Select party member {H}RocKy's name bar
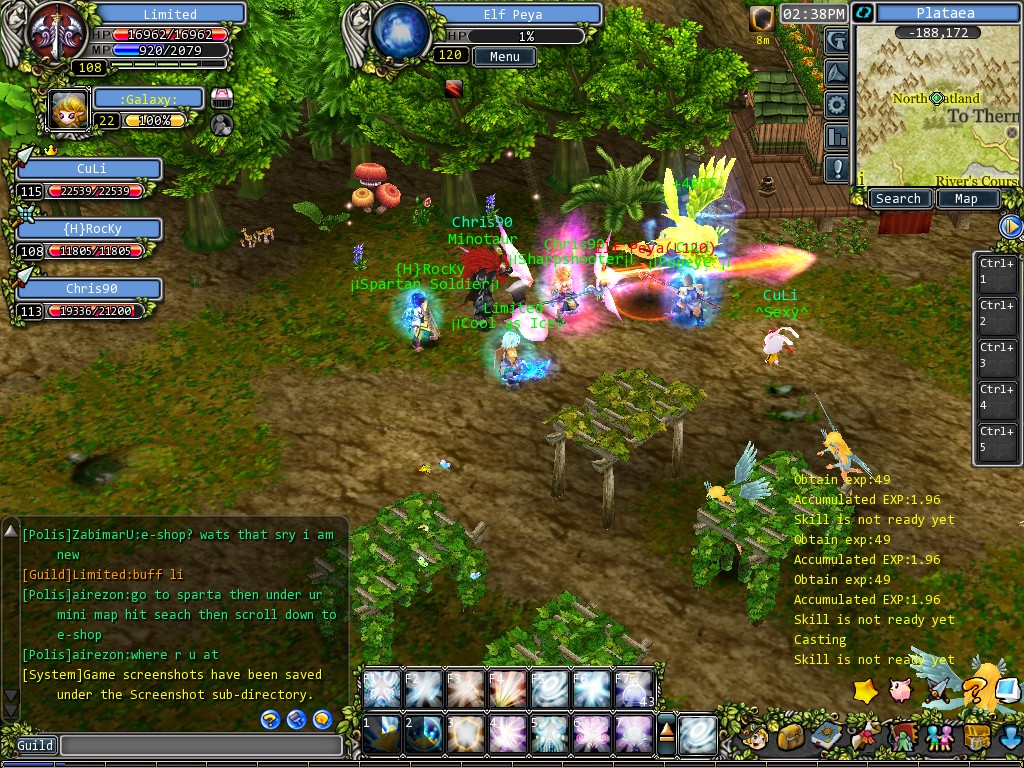 pyautogui.click(x=90, y=229)
